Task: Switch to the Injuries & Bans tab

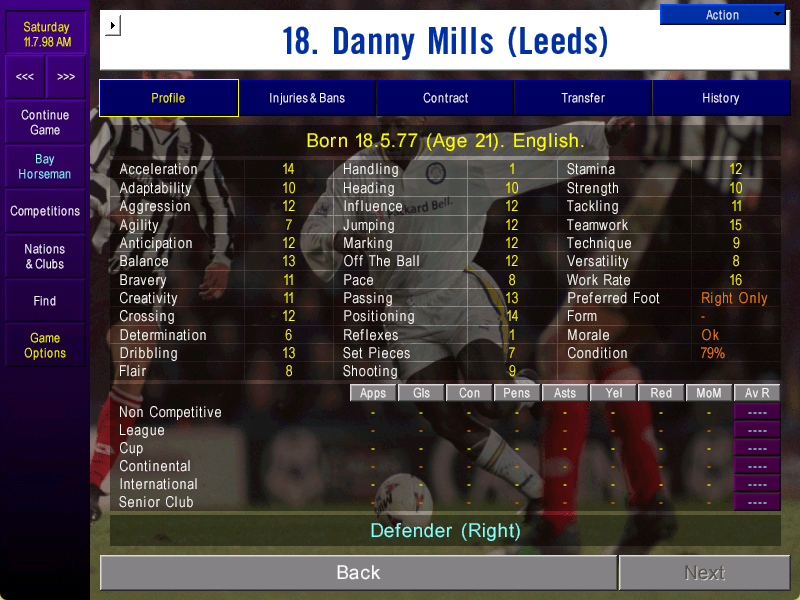Action: pyautogui.click(x=307, y=98)
